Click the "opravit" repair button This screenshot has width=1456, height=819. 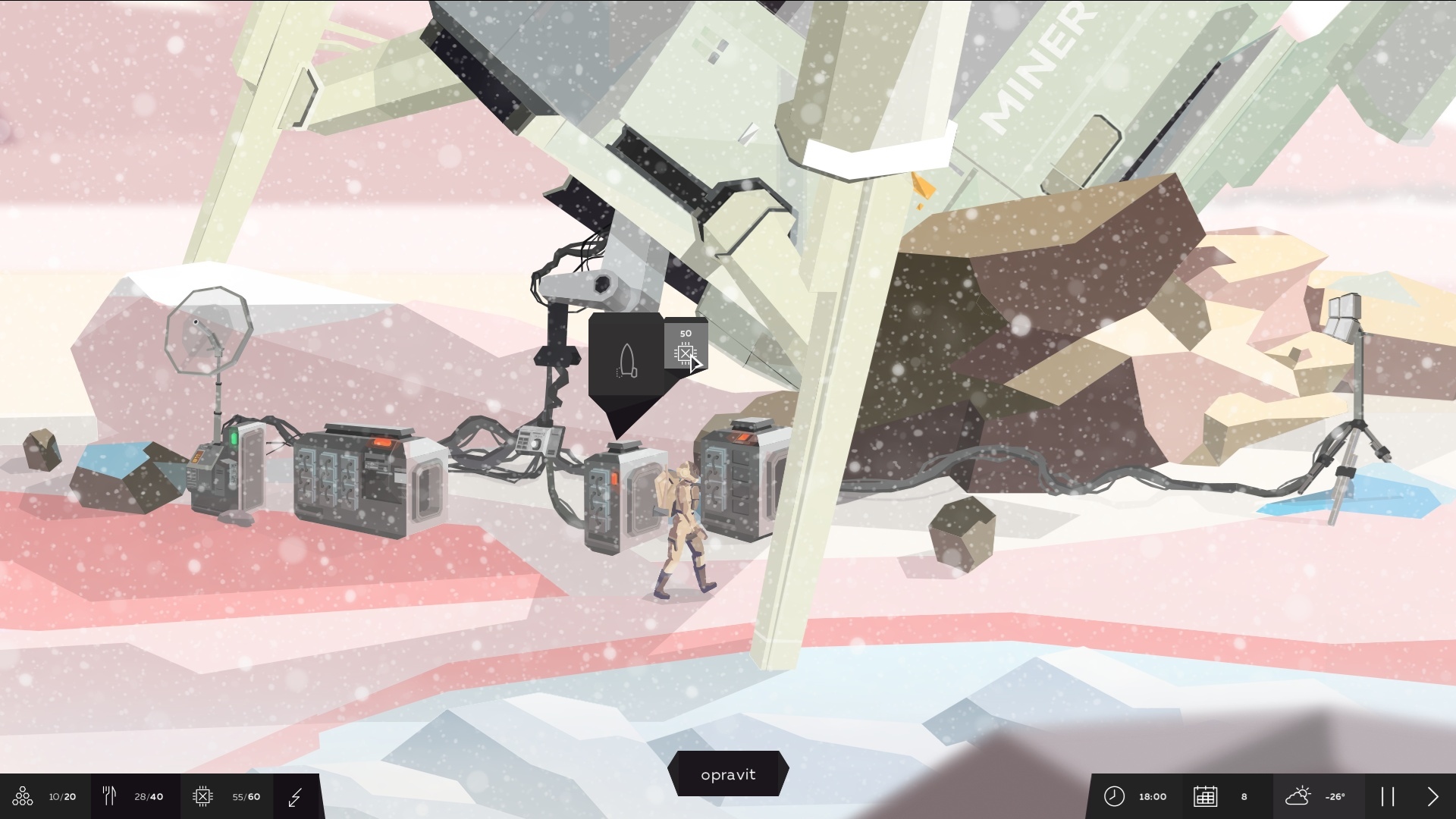coord(728,774)
